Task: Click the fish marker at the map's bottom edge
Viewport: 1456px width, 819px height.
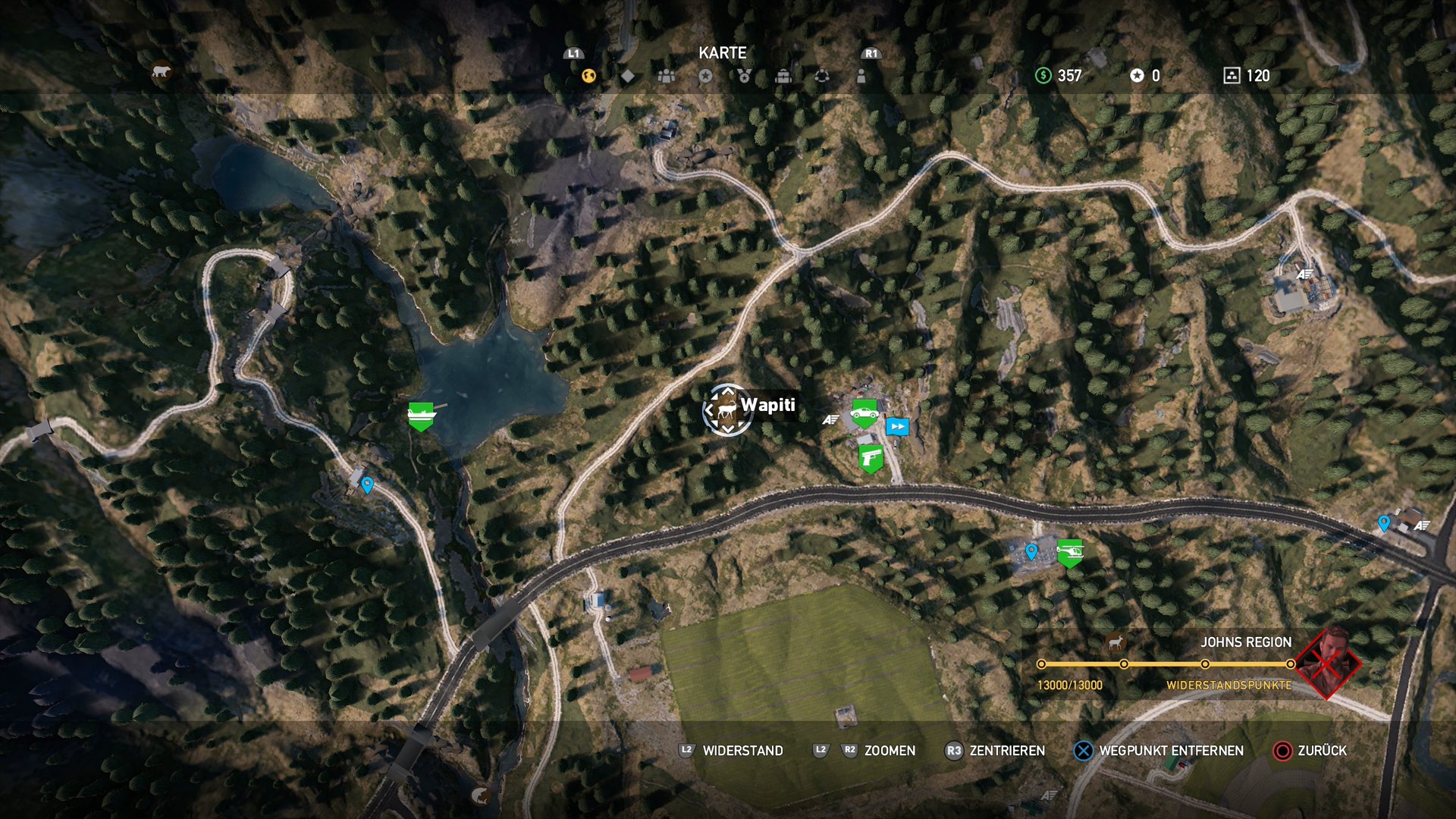Action: (479, 795)
